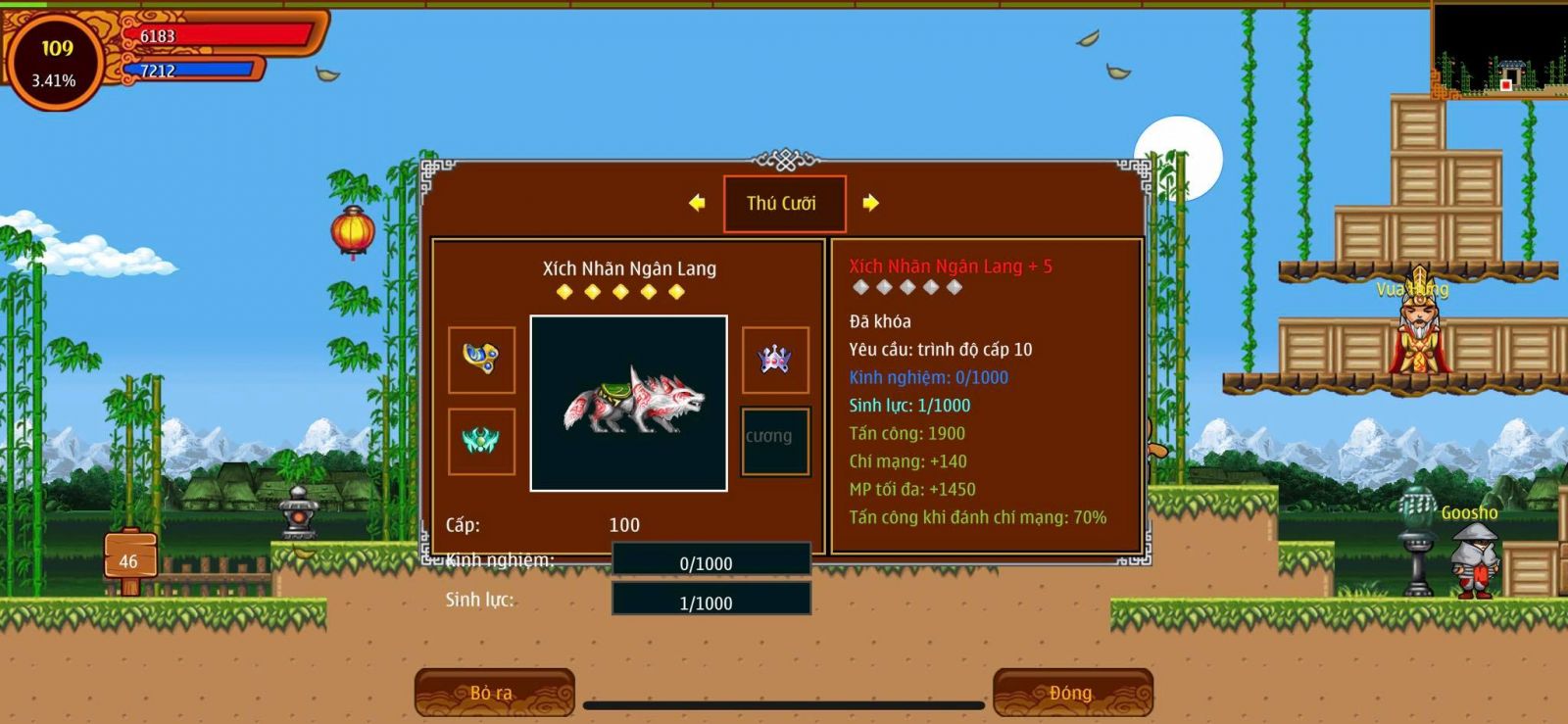Select the gold and blue mount gear slot

tap(481, 360)
